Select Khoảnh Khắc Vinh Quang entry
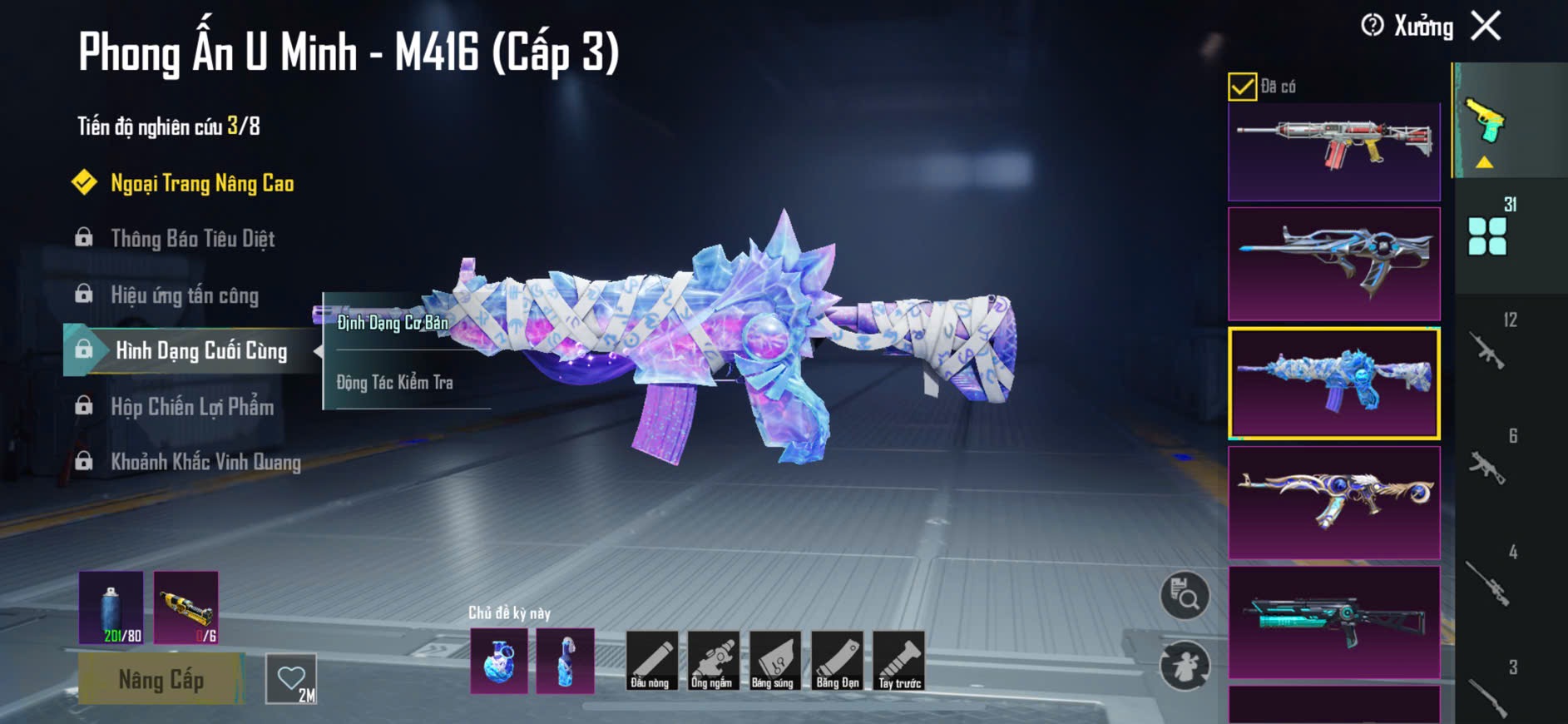 click(x=205, y=462)
